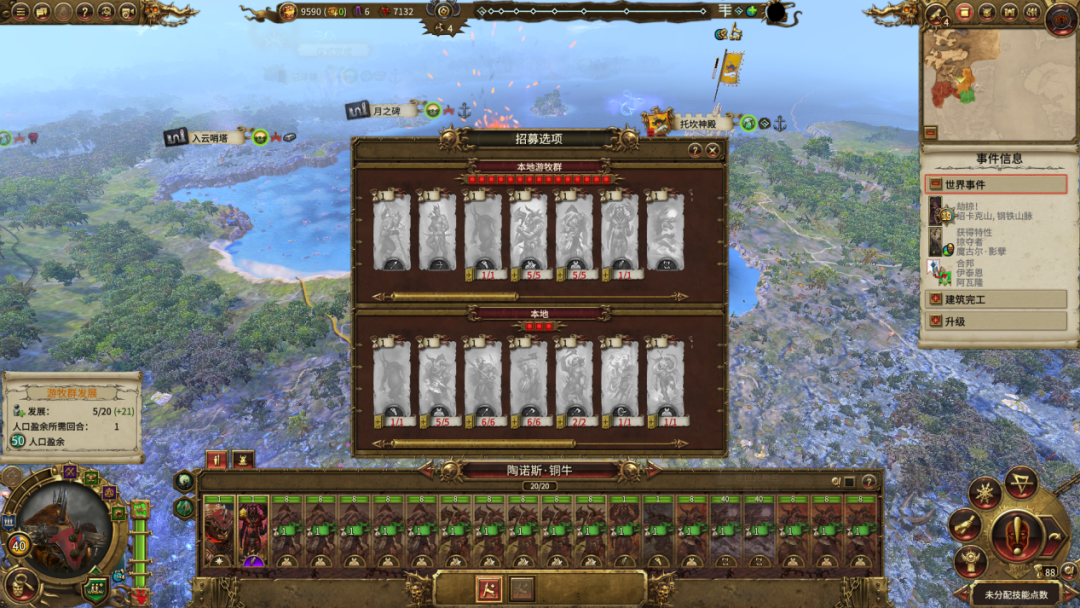Click the red-highlighted button below the army panel
This screenshot has width=1080, height=608.
[x=489, y=588]
